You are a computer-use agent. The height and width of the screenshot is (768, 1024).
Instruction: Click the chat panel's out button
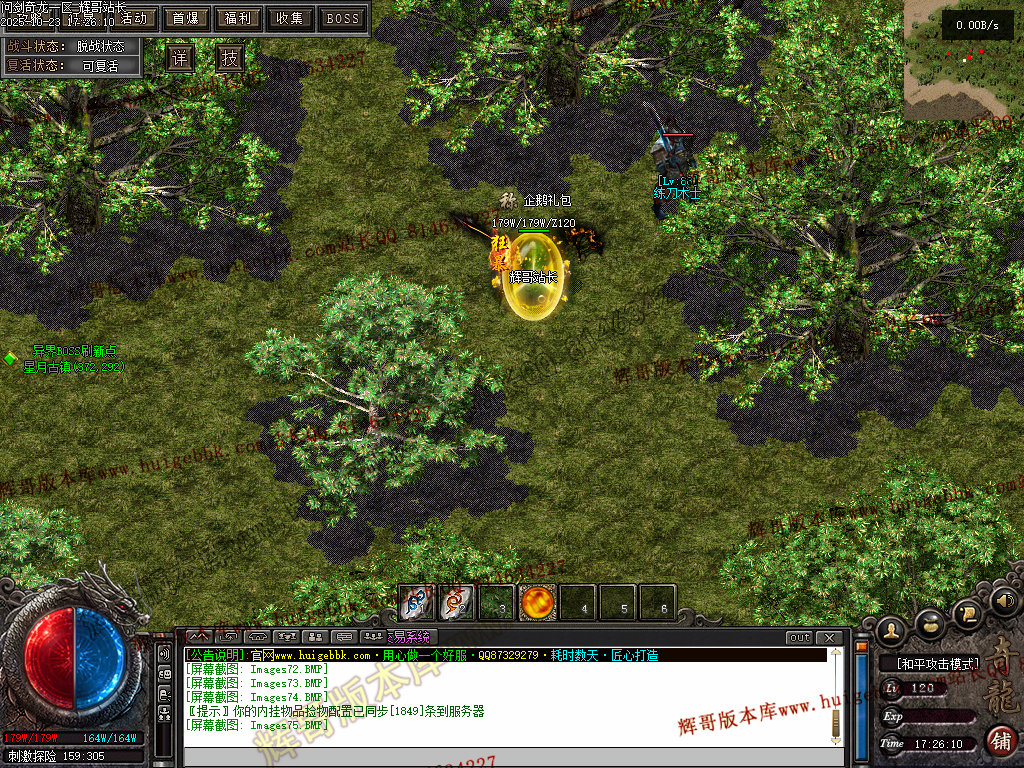pyautogui.click(x=800, y=637)
